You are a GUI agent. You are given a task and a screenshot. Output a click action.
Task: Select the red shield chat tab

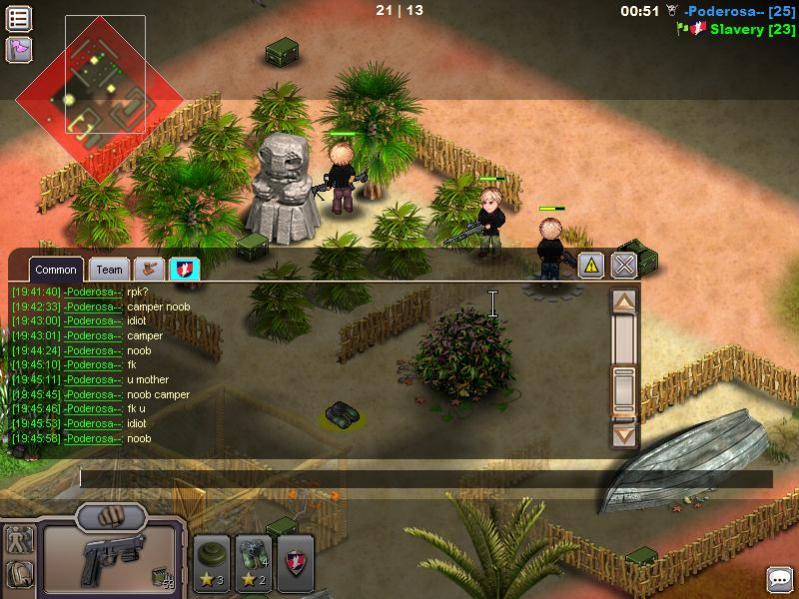coord(185,268)
